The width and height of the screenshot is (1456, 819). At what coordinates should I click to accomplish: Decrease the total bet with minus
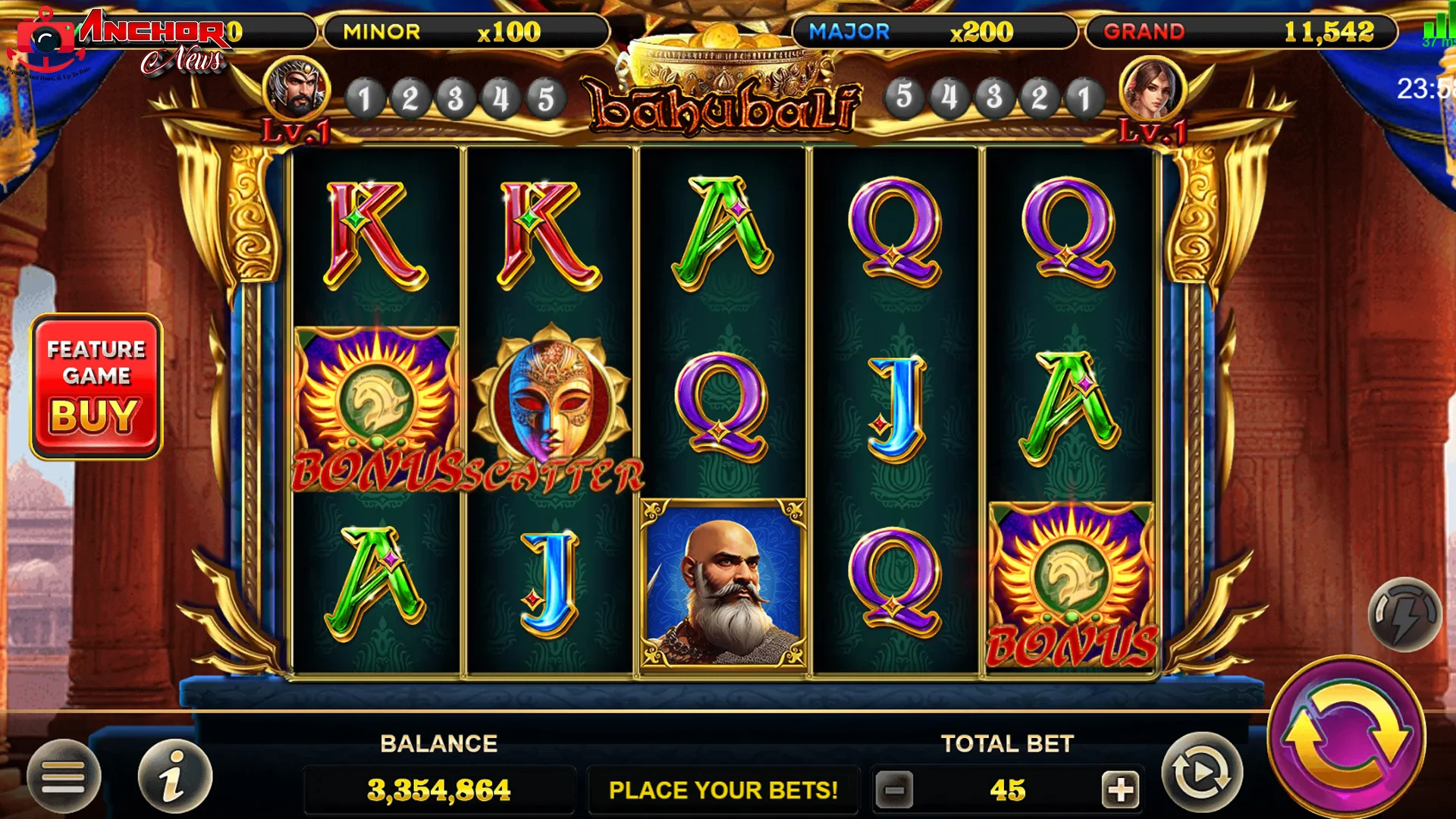coord(895,790)
